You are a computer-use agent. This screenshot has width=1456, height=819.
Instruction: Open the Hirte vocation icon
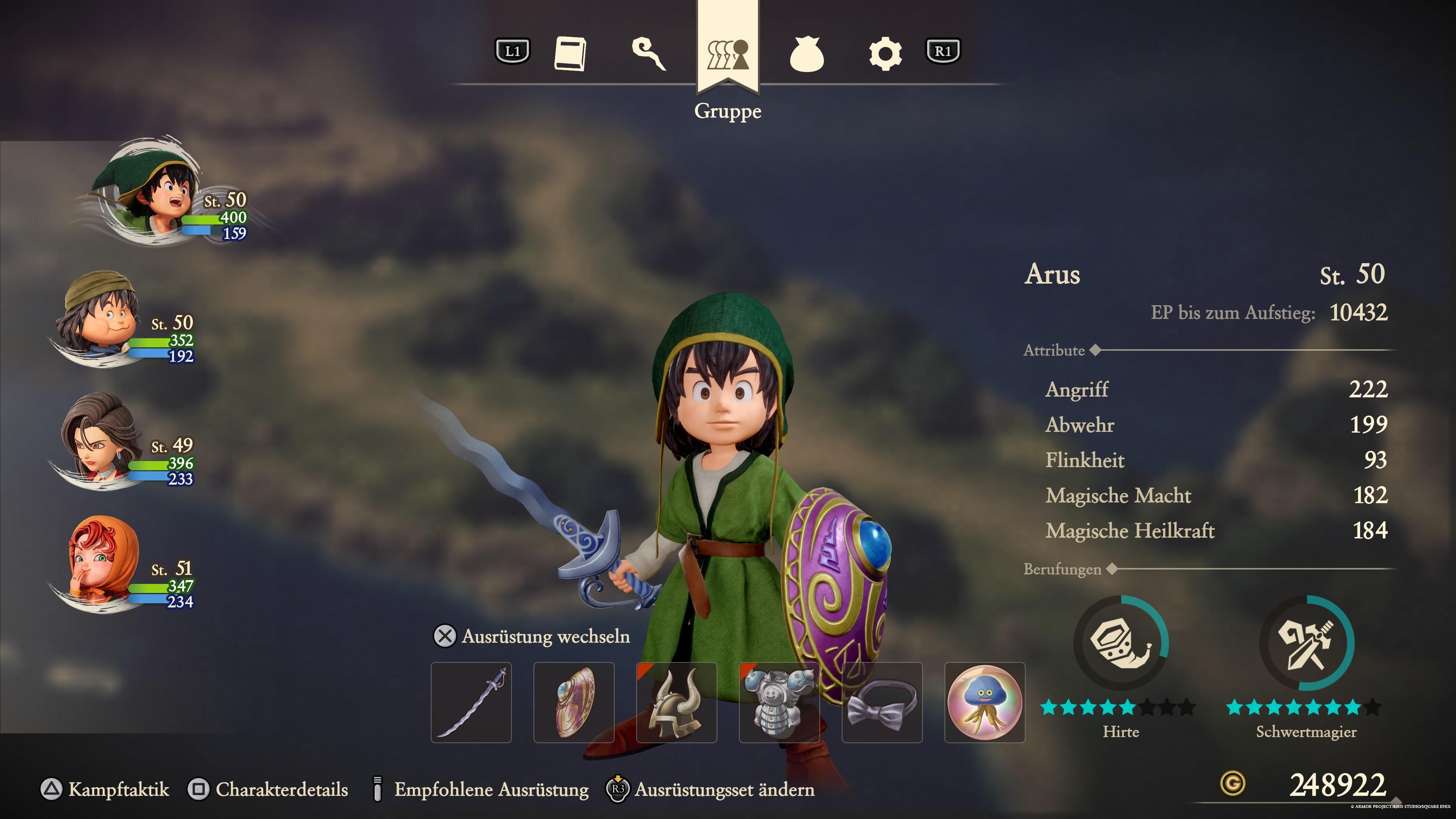coord(1121,643)
